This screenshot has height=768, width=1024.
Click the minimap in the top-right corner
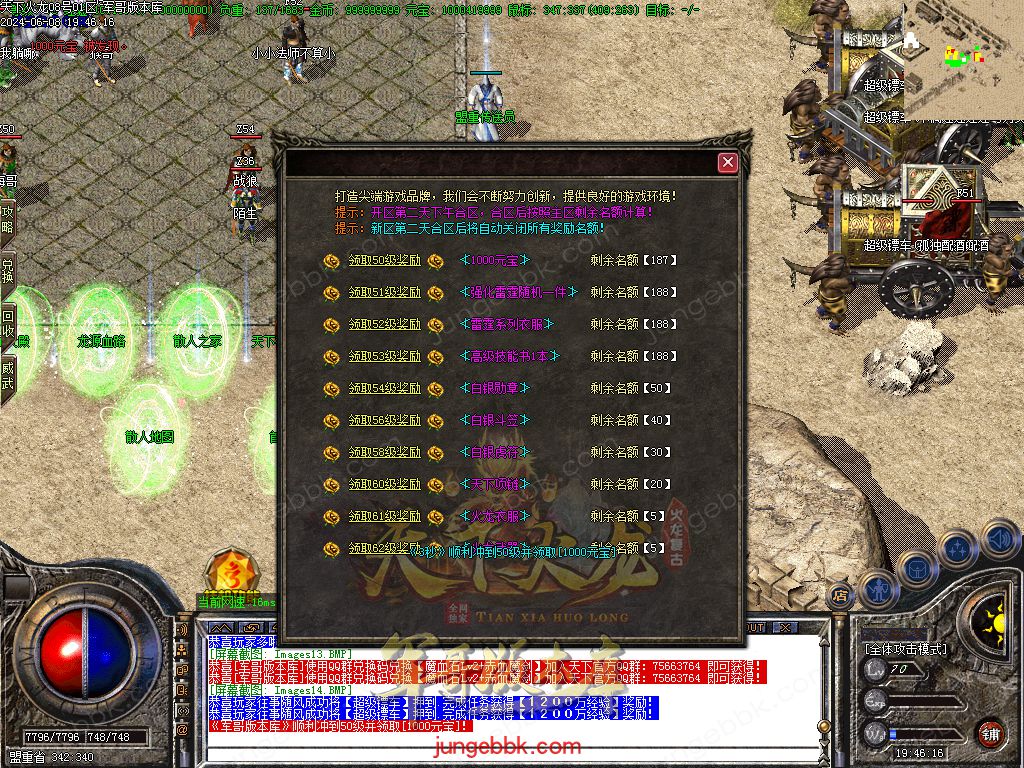pyautogui.click(x=963, y=60)
